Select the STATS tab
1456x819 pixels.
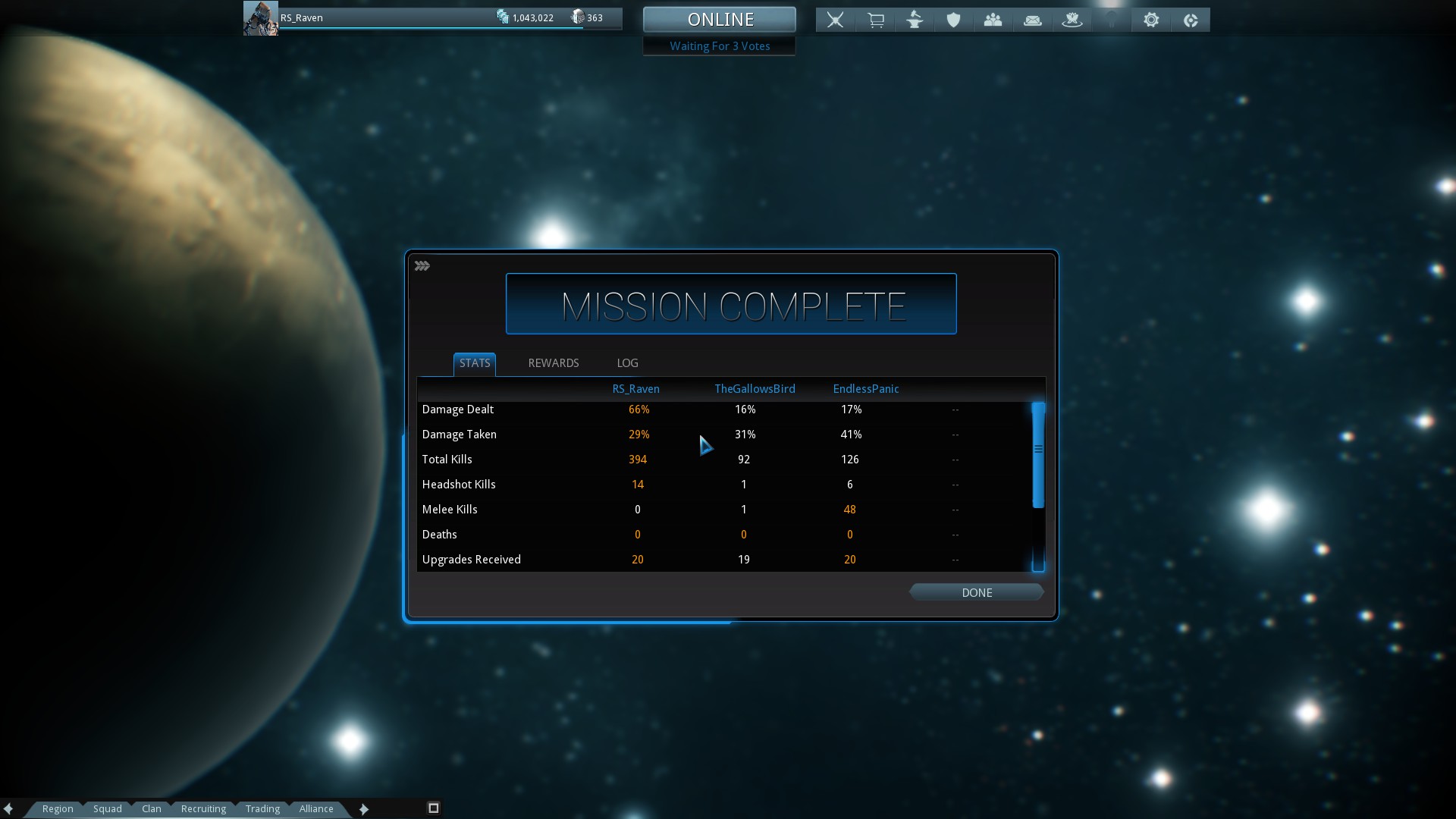click(x=475, y=363)
